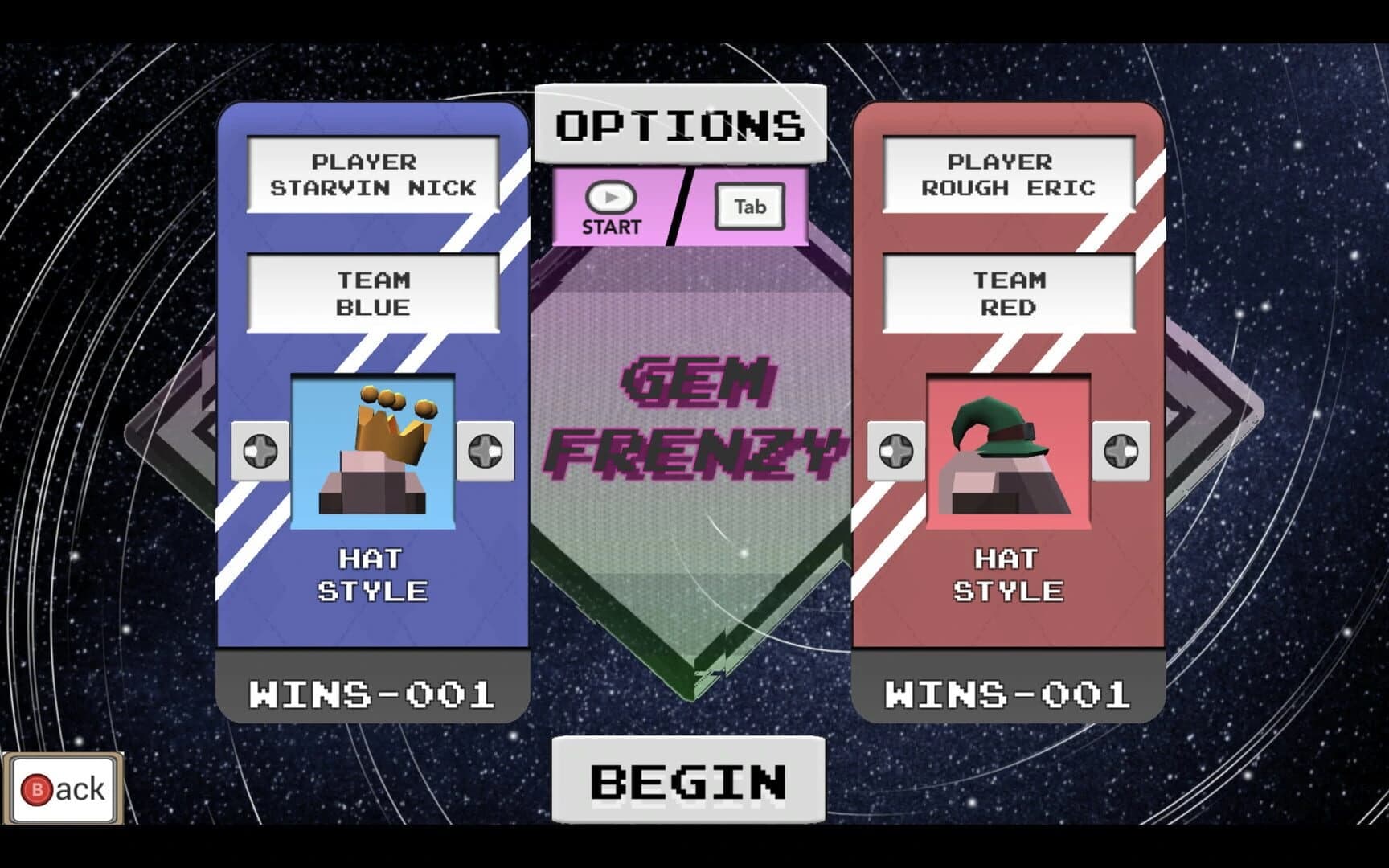Click the Tab keyboard key icon

[750, 207]
